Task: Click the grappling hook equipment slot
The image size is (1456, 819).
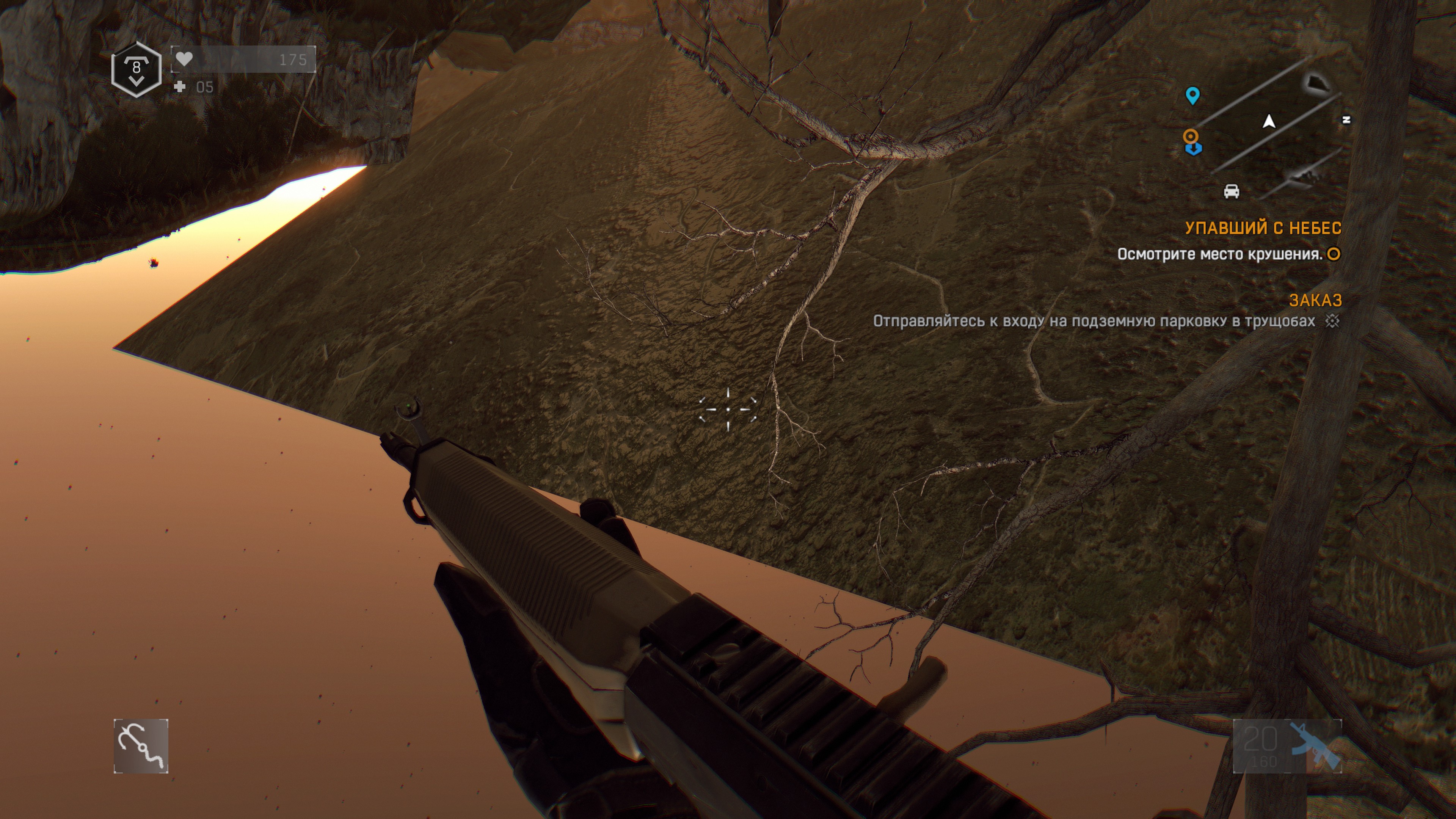Action: point(141,745)
